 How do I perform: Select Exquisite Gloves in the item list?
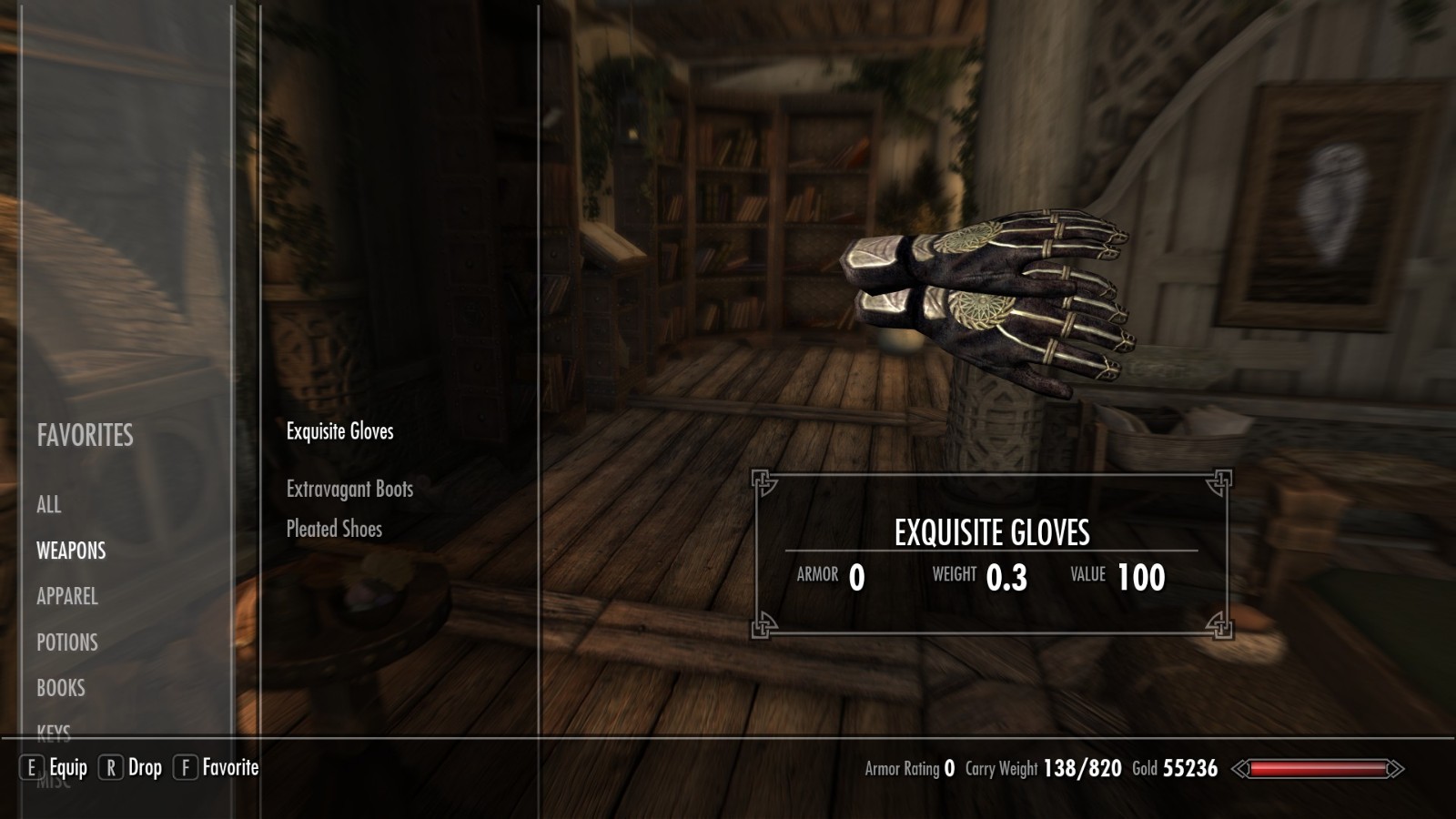pos(340,431)
